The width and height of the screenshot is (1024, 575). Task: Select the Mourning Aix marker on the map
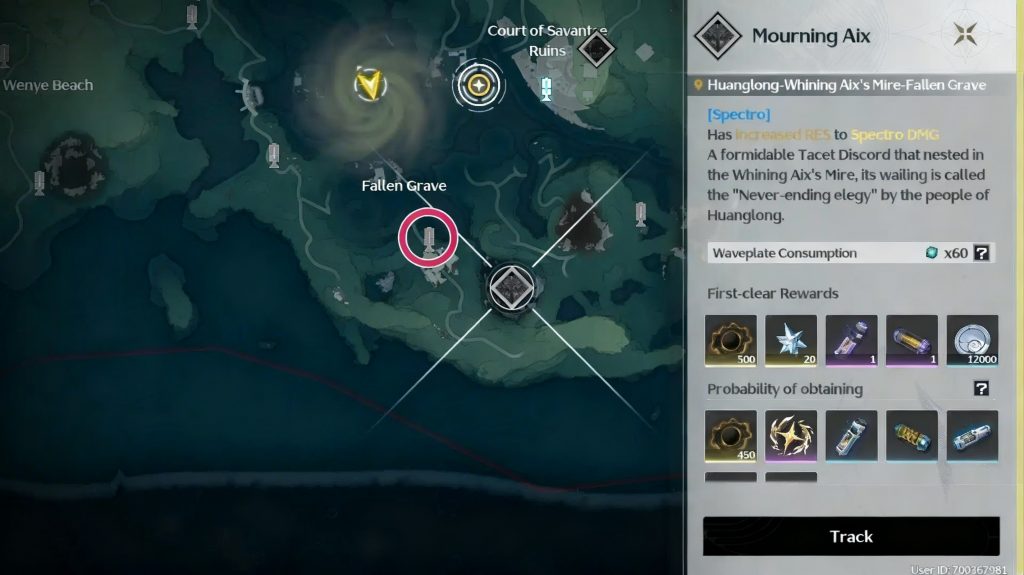514,286
